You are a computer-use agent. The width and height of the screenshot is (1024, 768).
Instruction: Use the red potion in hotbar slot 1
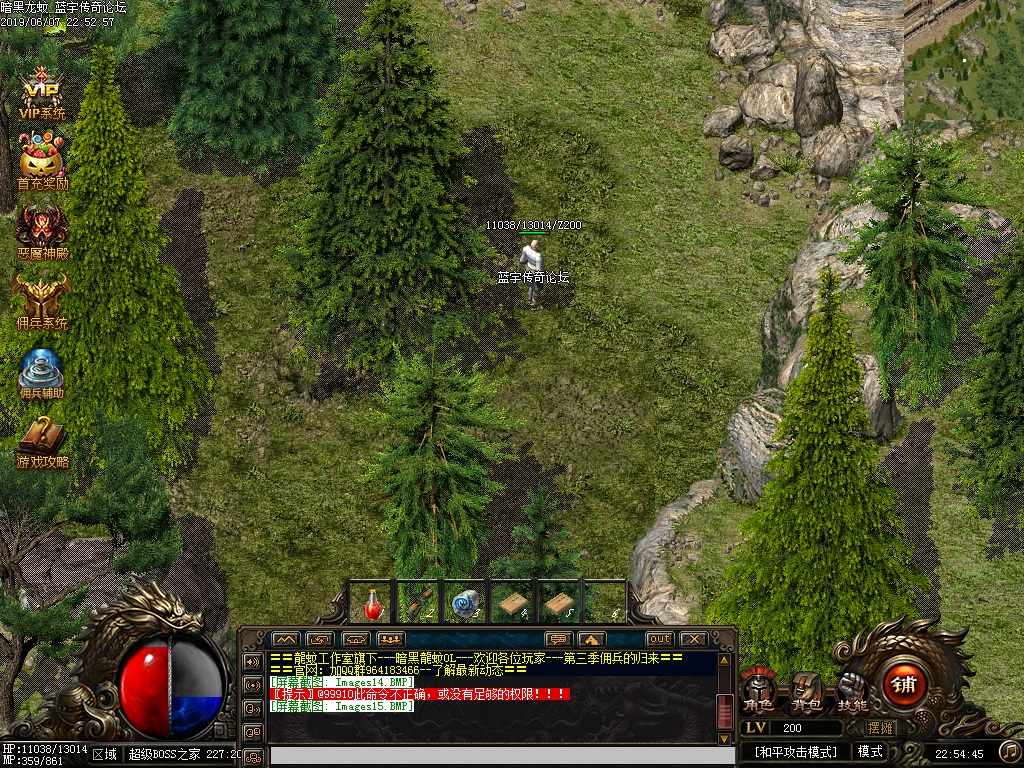[373, 603]
